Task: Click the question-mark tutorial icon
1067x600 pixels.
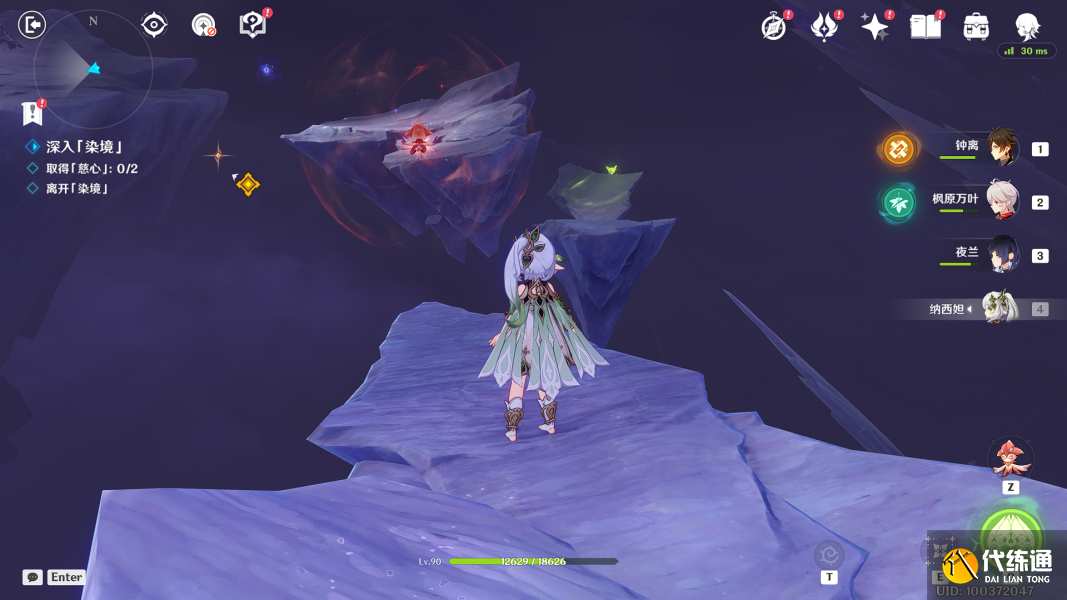Action: click(253, 25)
